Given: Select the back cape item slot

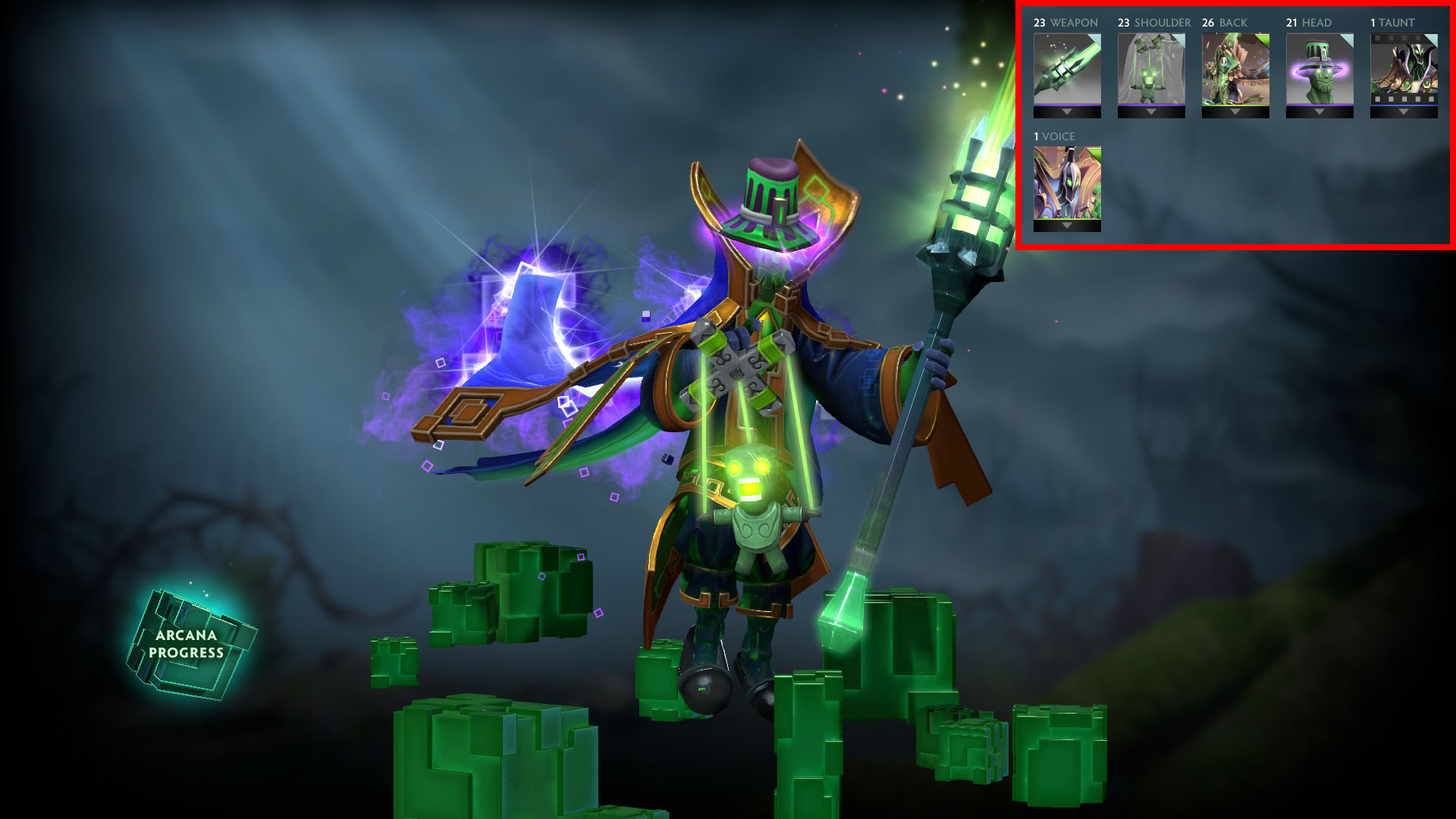Looking at the screenshot, I should [x=1235, y=68].
